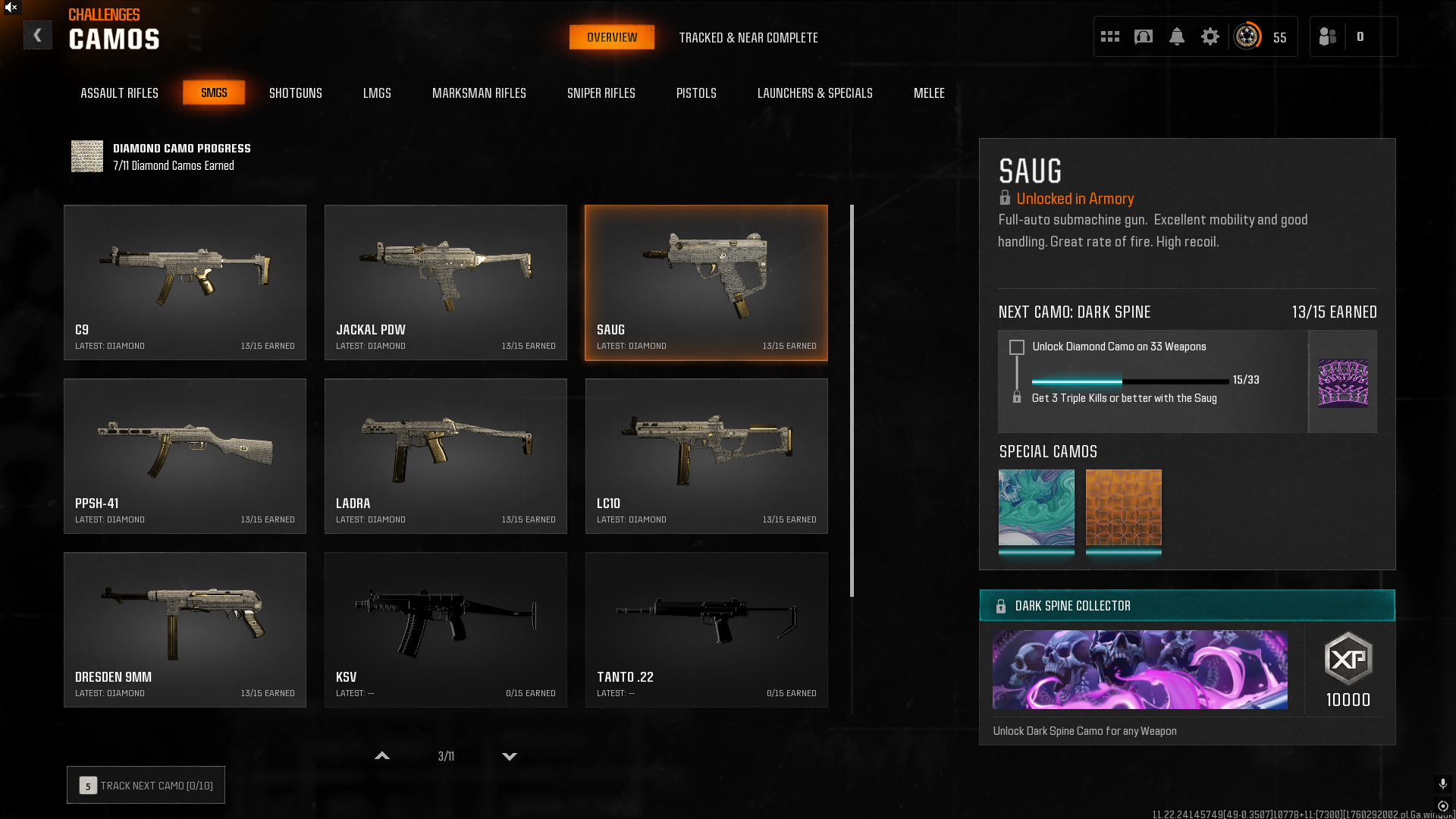This screenshot has width=1456, height=819.
Task: Switch to Marksman Rifles tab
Action: click(x=479, y=93)
